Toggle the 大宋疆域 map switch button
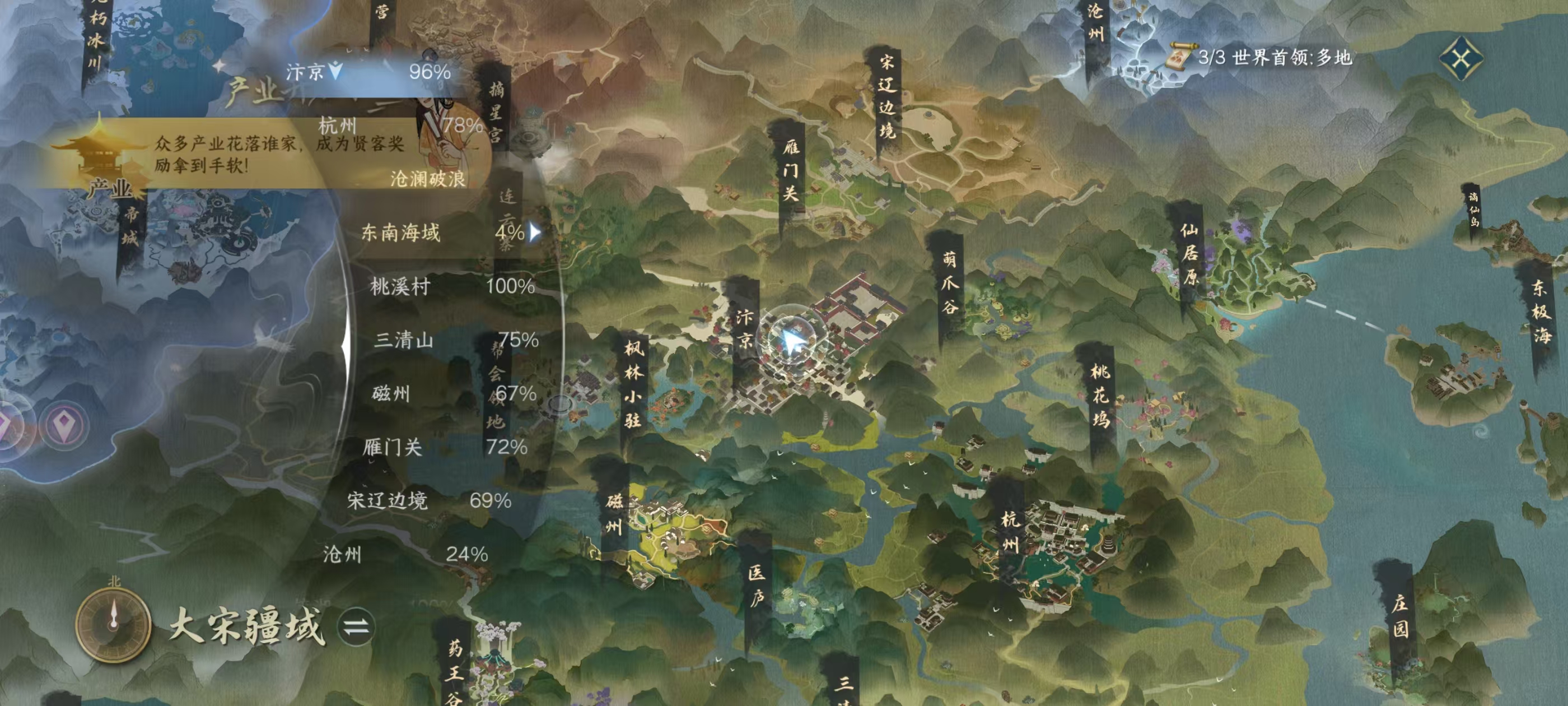Image resolution: width=1568 pixels, height=706 pixels. pos(356,627)
